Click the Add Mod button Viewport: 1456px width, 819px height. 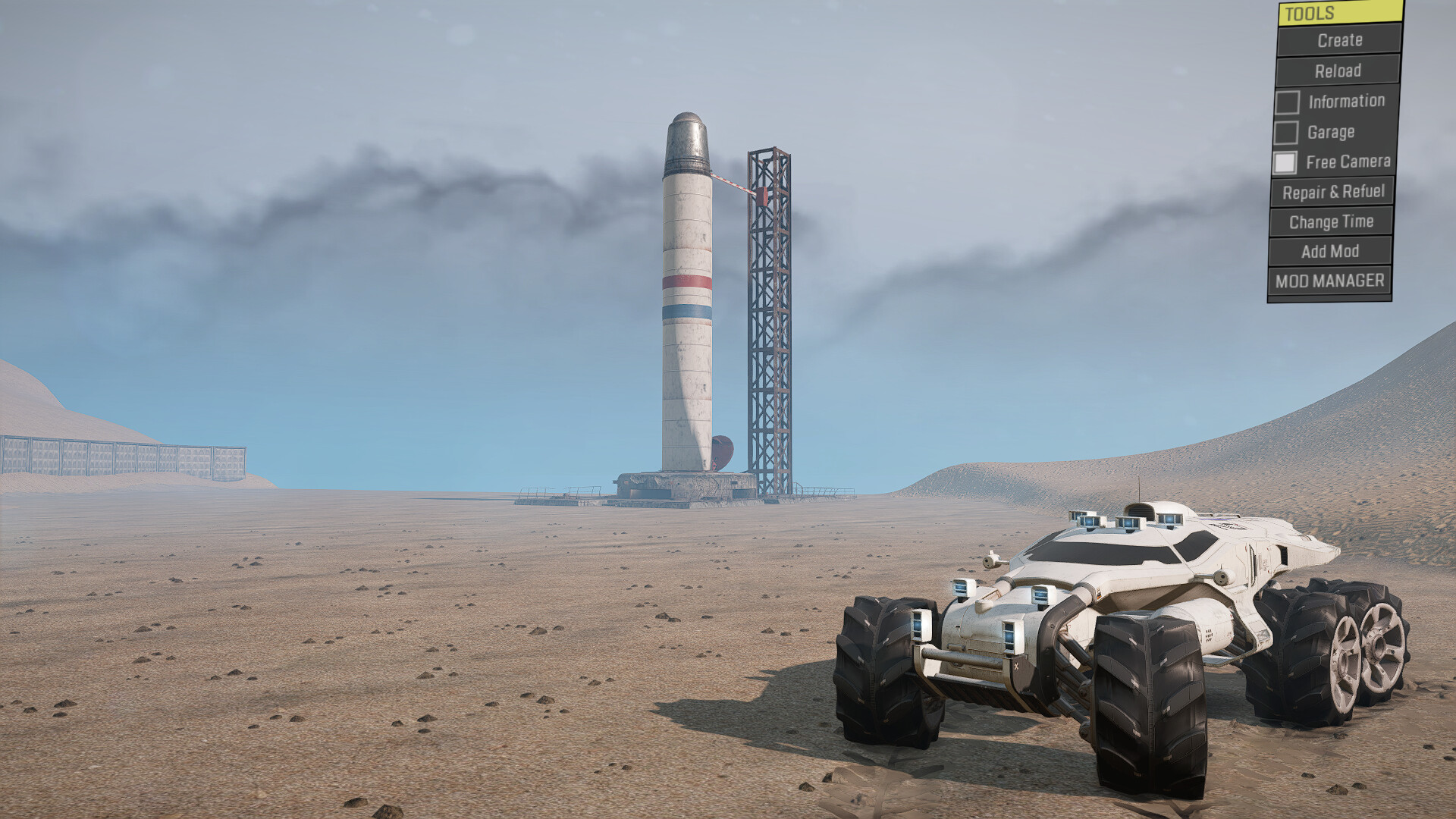1330,251
